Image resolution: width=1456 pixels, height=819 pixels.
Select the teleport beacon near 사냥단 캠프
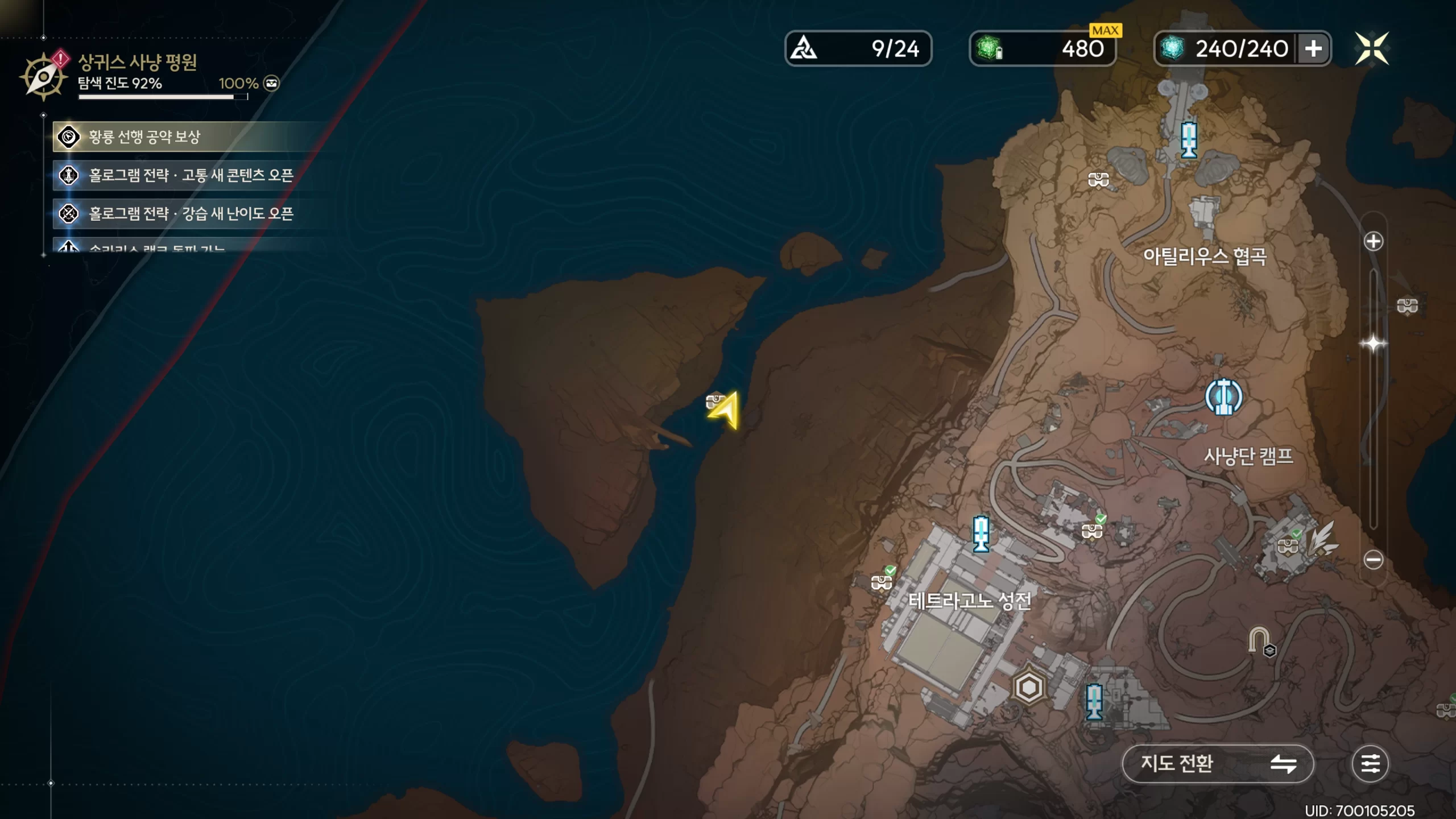[1223, 396]
